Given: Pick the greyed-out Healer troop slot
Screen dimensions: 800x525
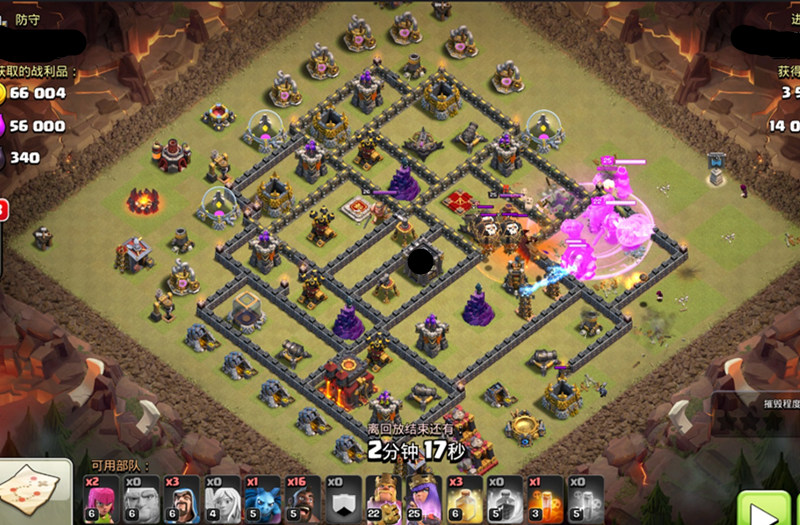Looking at the screenshot, I should [222, 497].
